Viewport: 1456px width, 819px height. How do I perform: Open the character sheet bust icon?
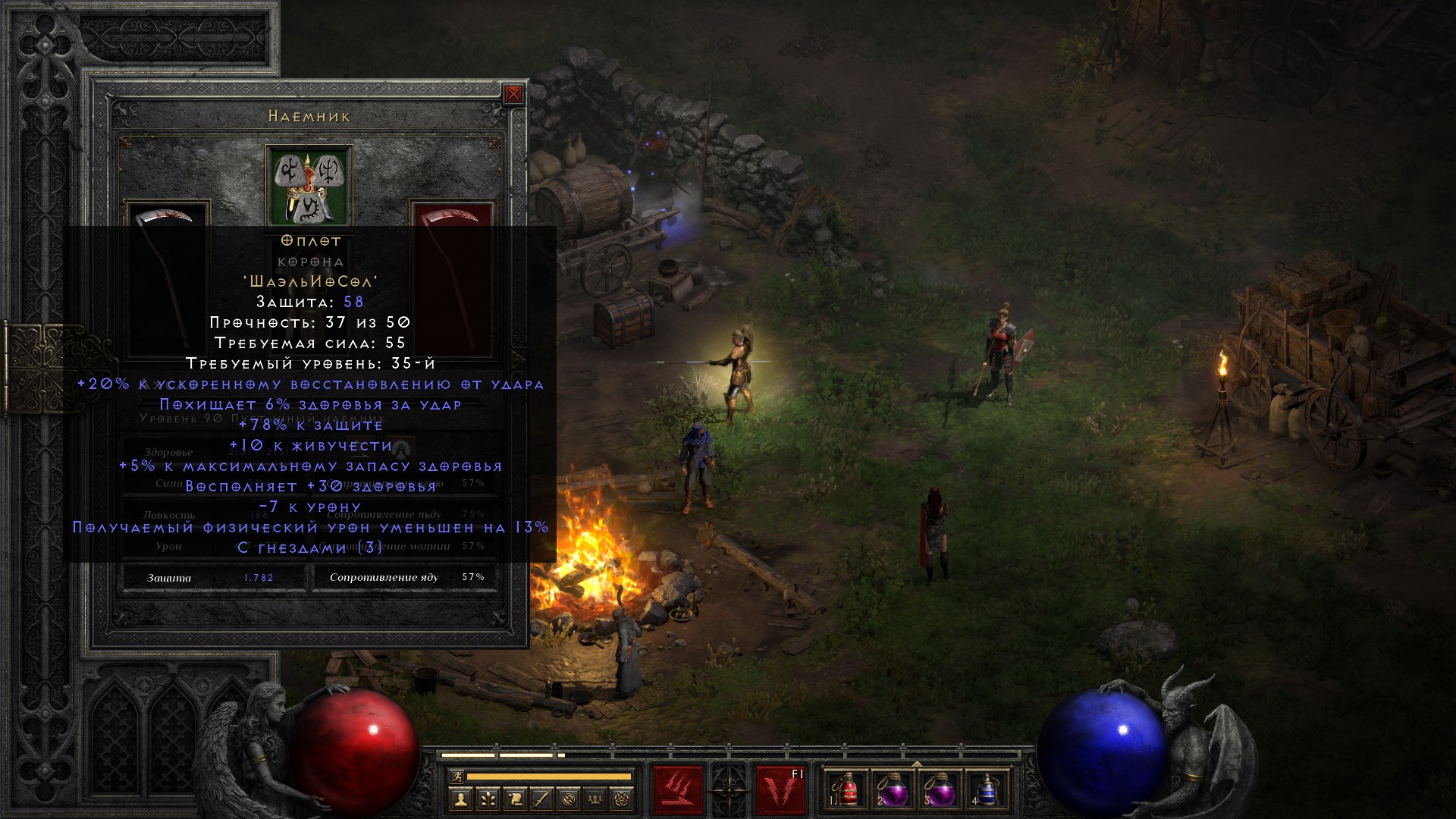(460, 799)
